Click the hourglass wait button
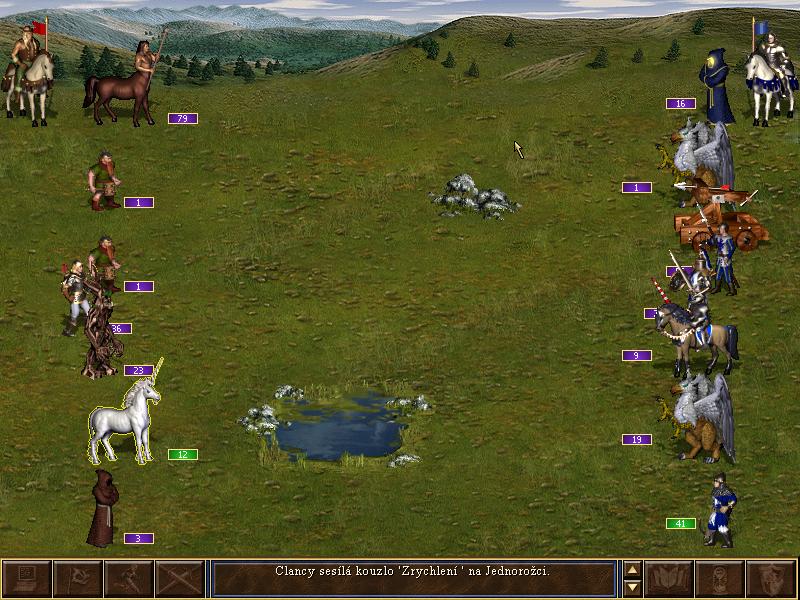 pyautogui.click(x=719, y=578)
